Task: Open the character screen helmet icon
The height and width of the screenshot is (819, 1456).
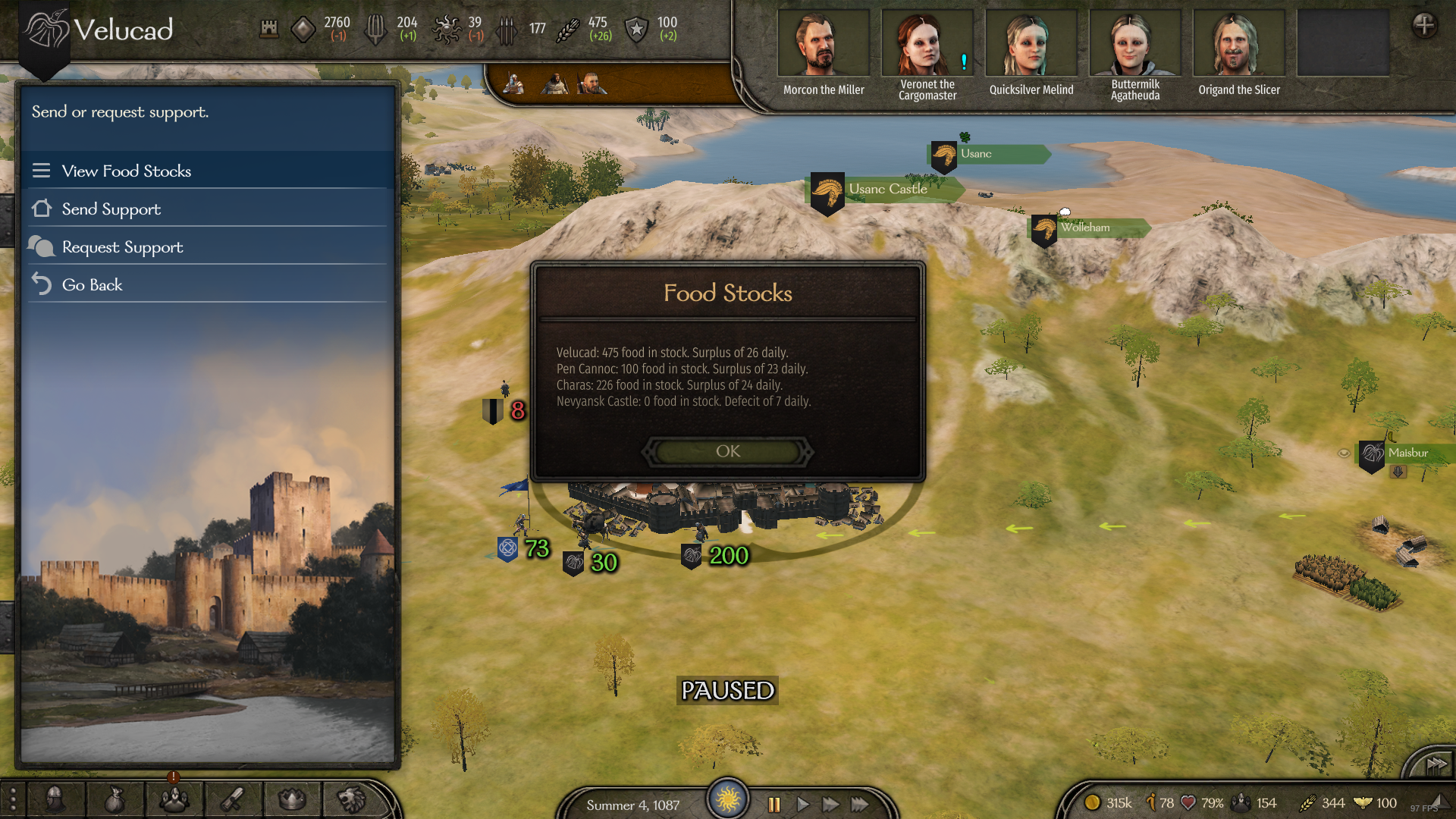Action: click(55, 799)
